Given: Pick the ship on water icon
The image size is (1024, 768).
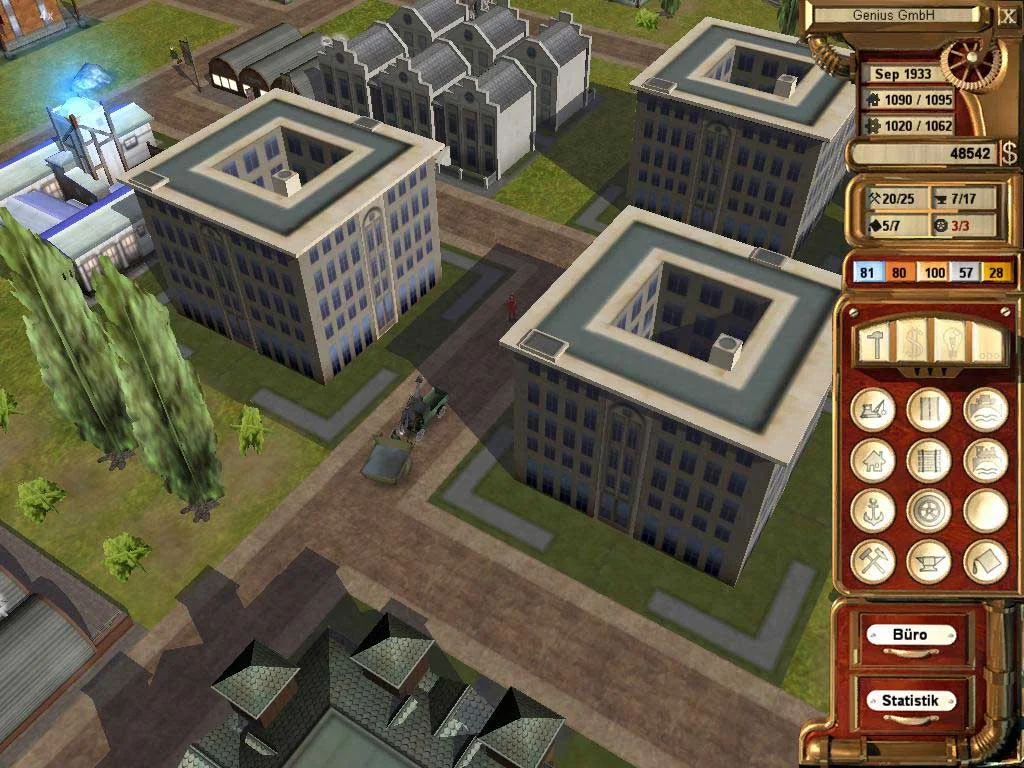Looking at the screenshot, I should pos(985,410).
